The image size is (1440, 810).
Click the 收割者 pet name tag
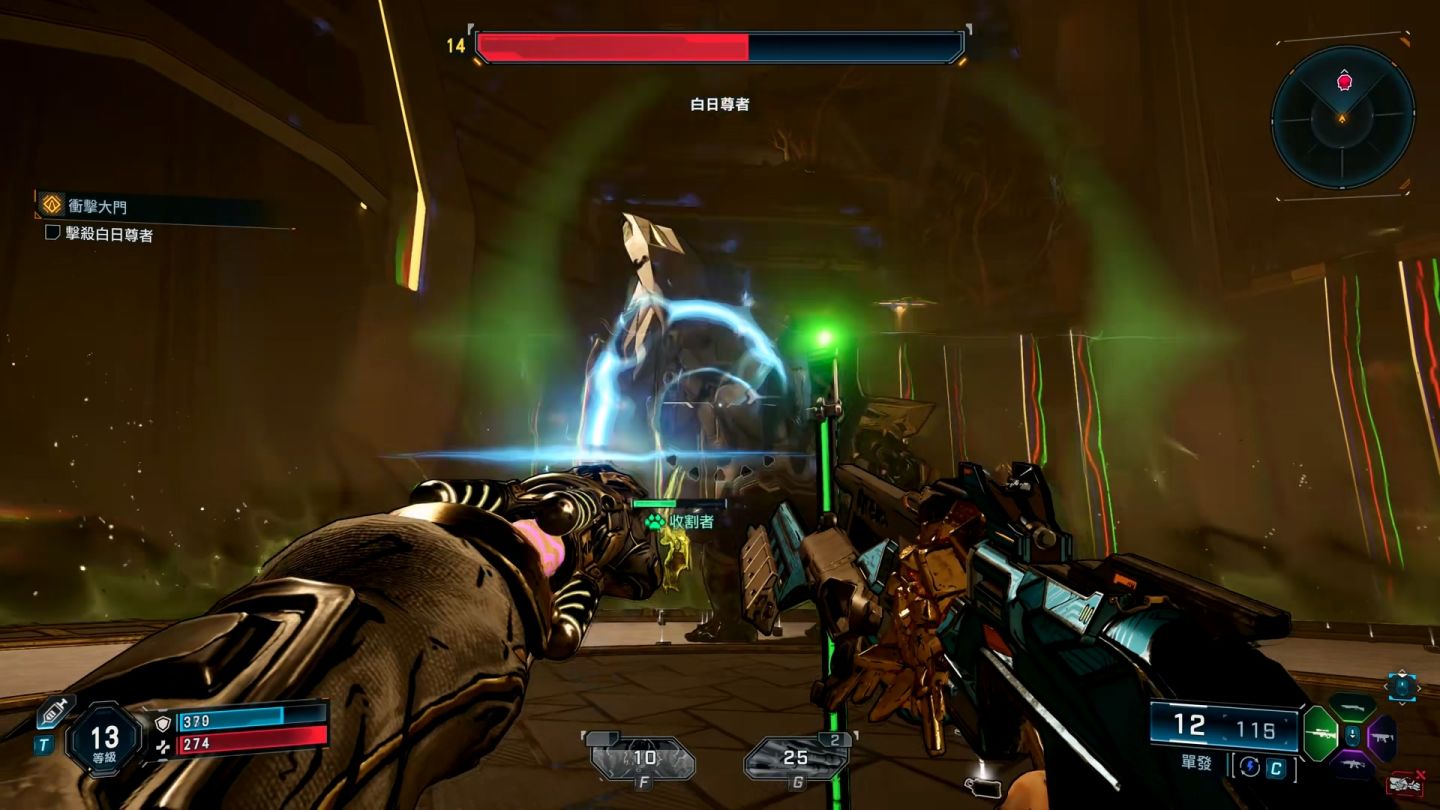click(x=681, y=521)
